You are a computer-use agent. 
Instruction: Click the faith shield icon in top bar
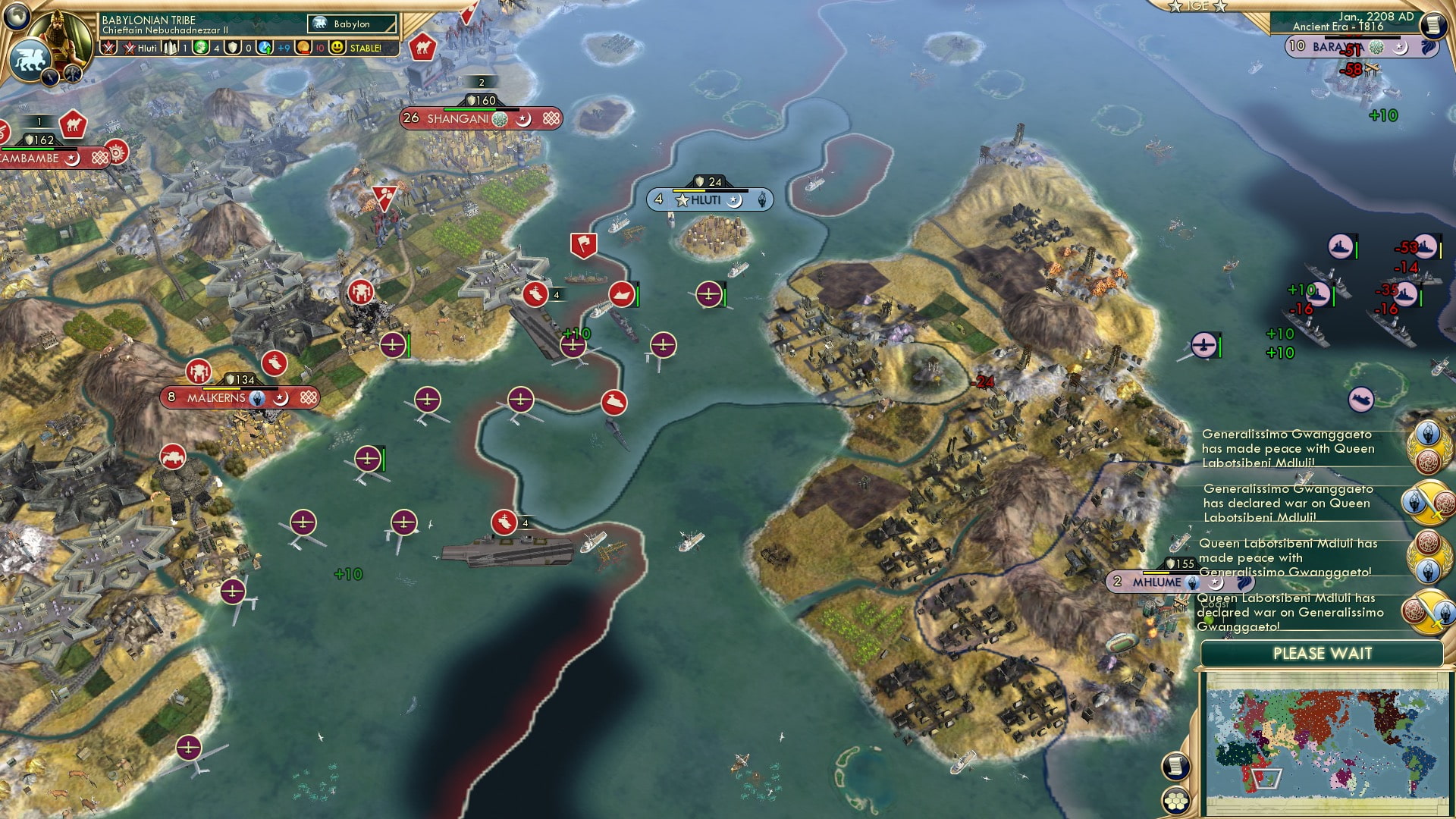[234, 49]
